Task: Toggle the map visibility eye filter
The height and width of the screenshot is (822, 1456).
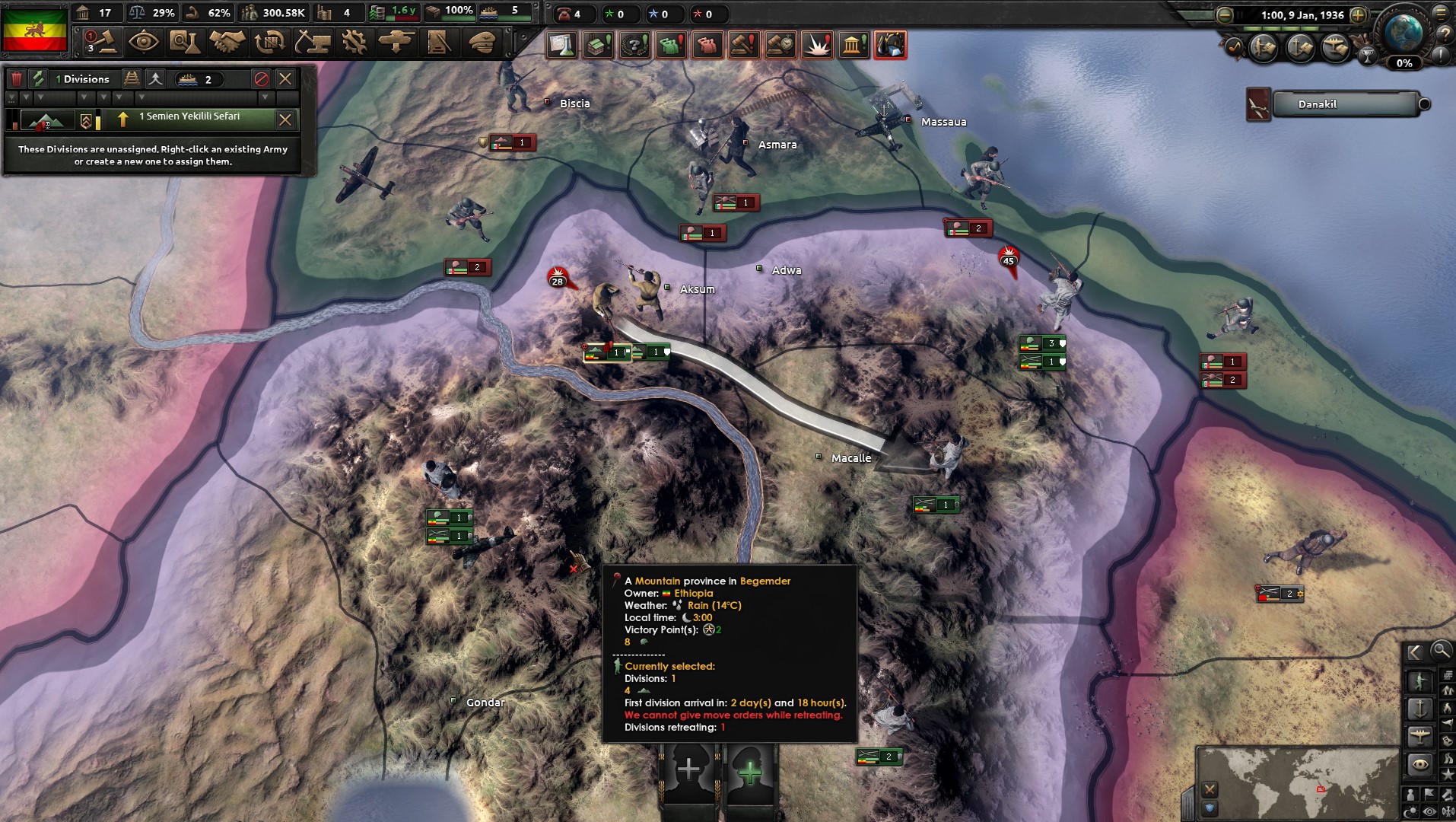Action: coord(1429,812)
